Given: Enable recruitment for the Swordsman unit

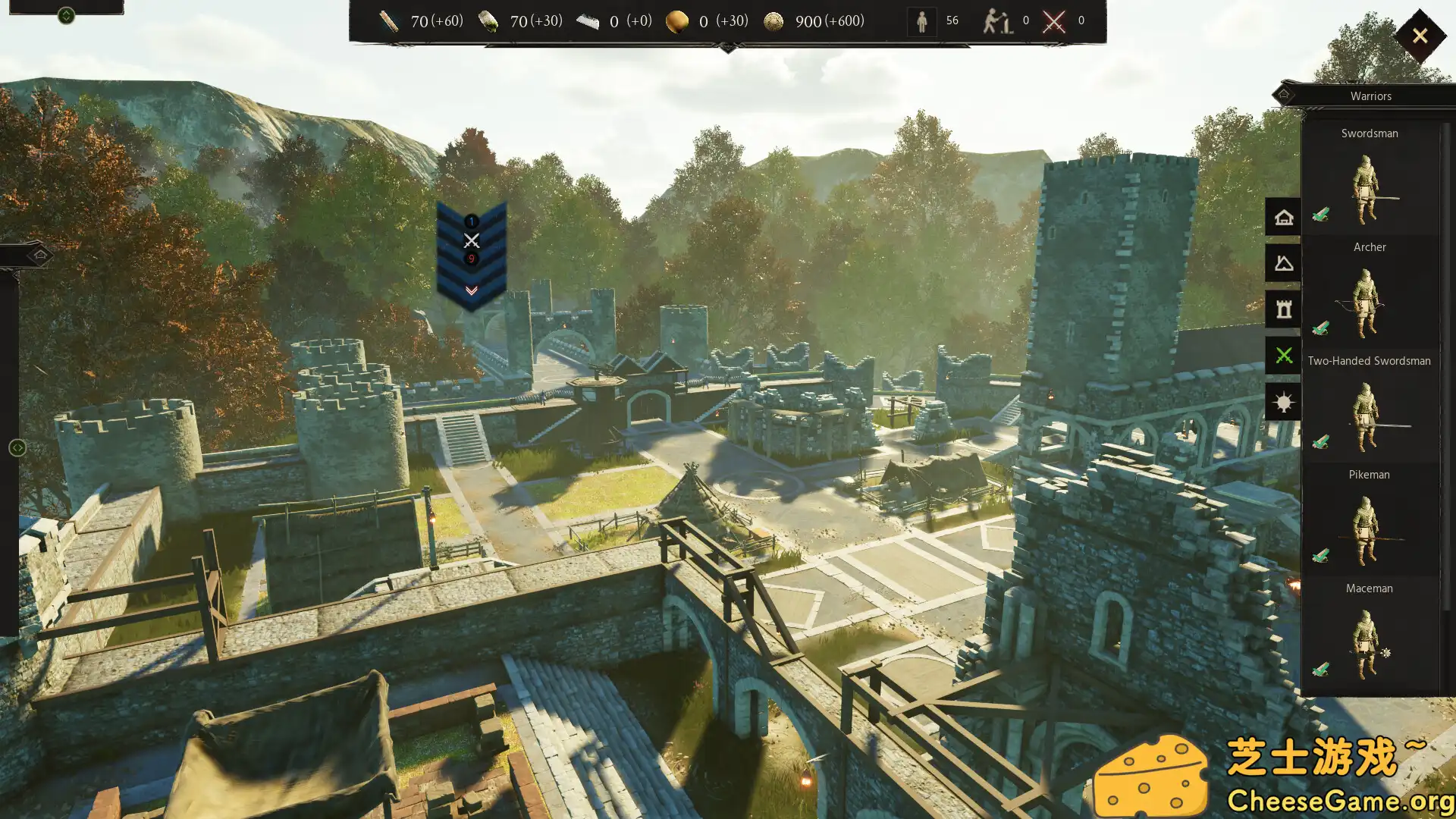Looking at the screenshot, I should [1319, 215].
